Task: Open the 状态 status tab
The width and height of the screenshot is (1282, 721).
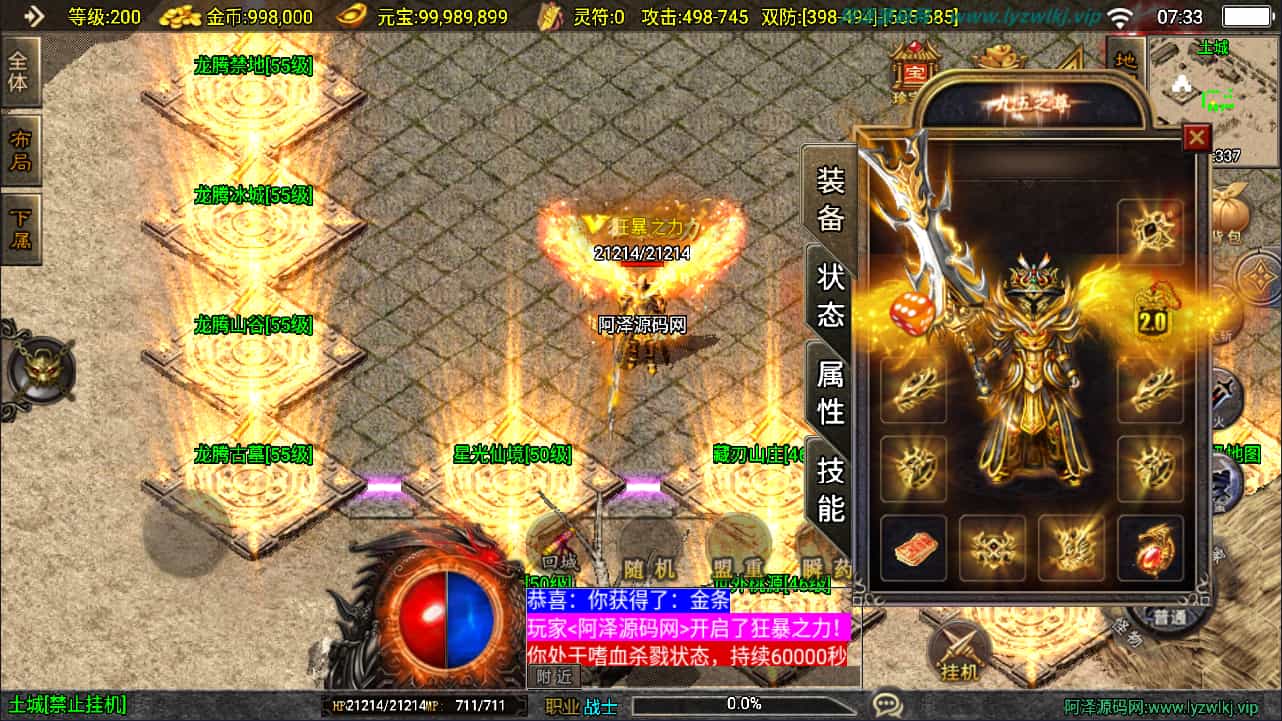Action: 831,295
